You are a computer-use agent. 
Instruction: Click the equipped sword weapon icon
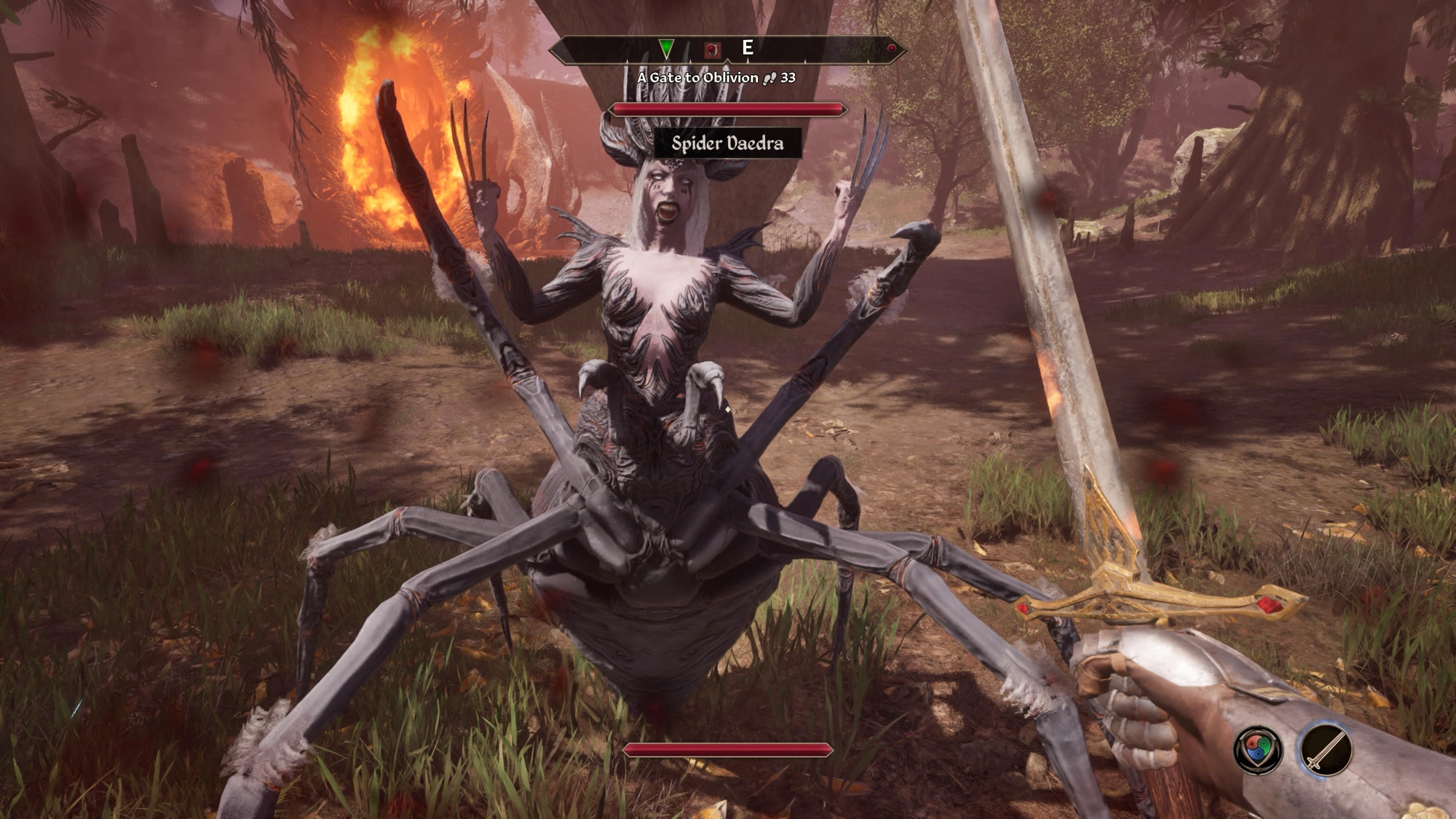1325,748
